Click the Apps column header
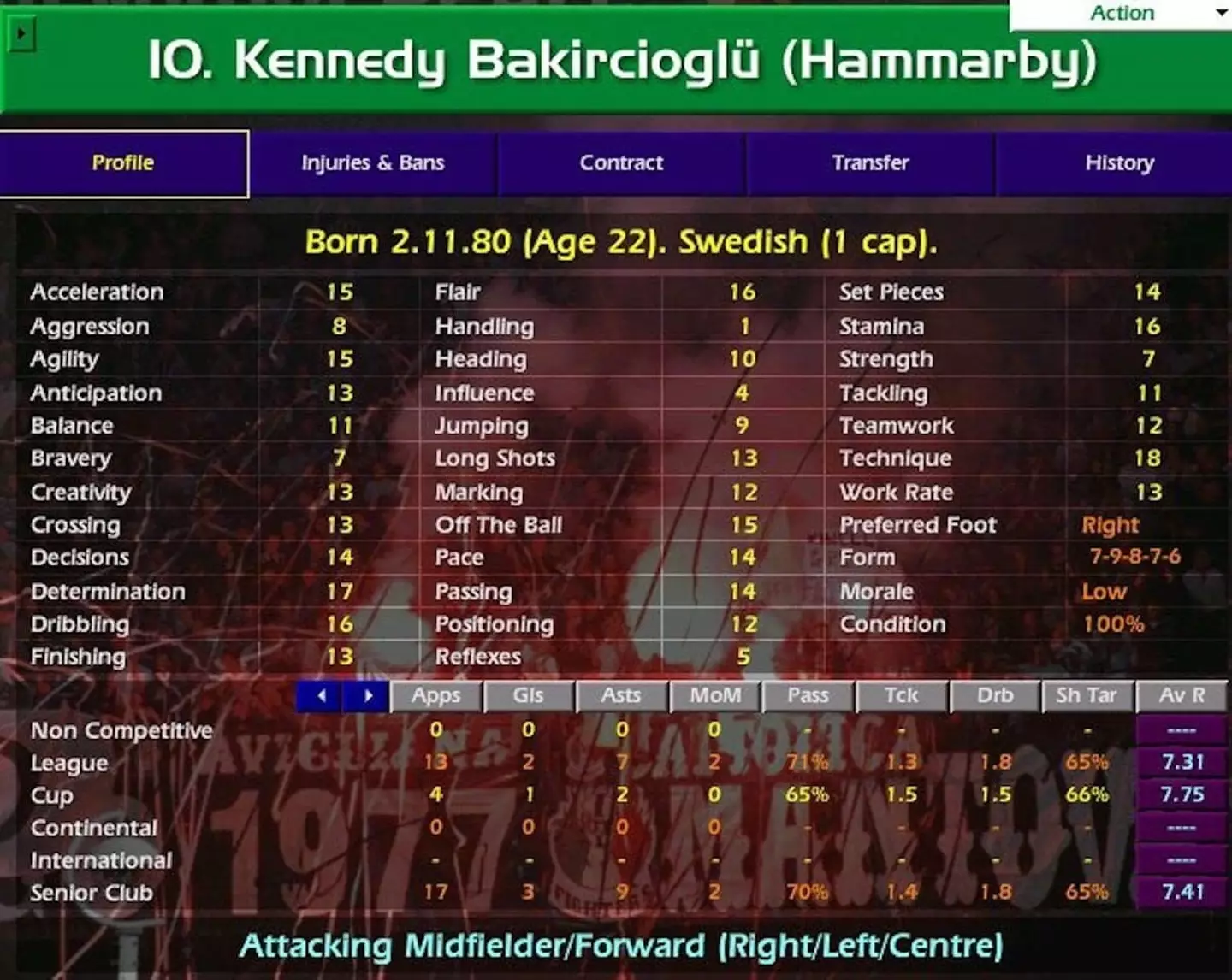Screen dimensions: 1232x980 coord(436,696)
